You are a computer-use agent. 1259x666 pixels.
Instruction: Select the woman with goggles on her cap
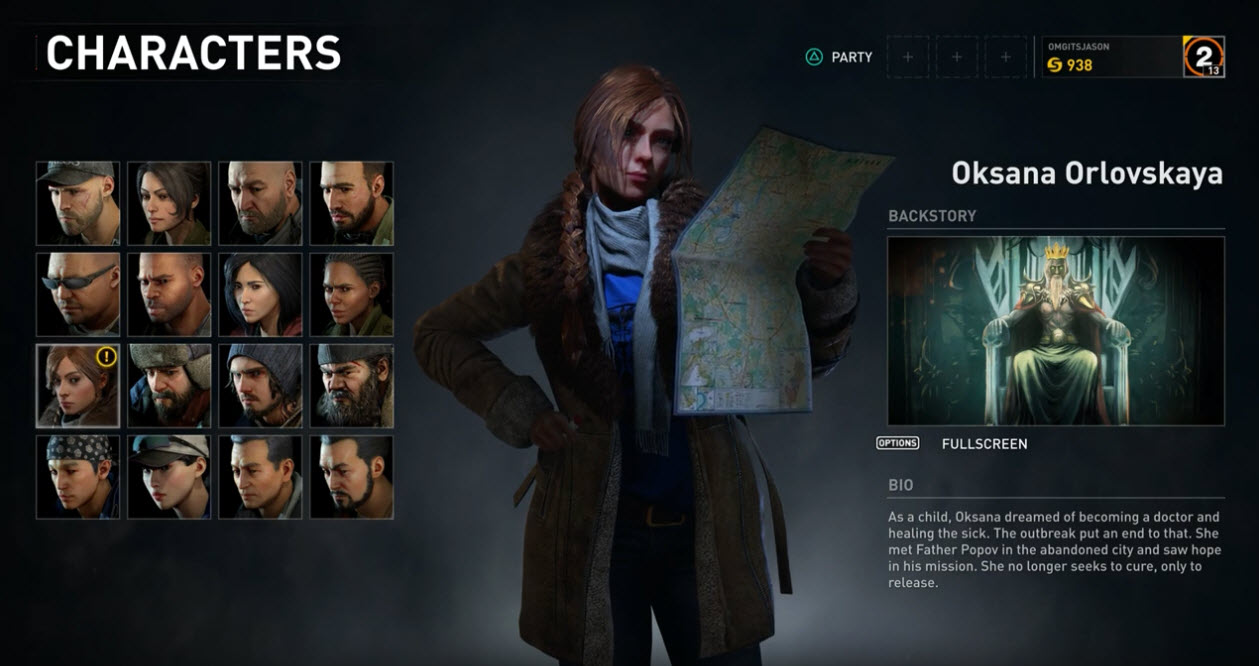click(x=169, y=476)
